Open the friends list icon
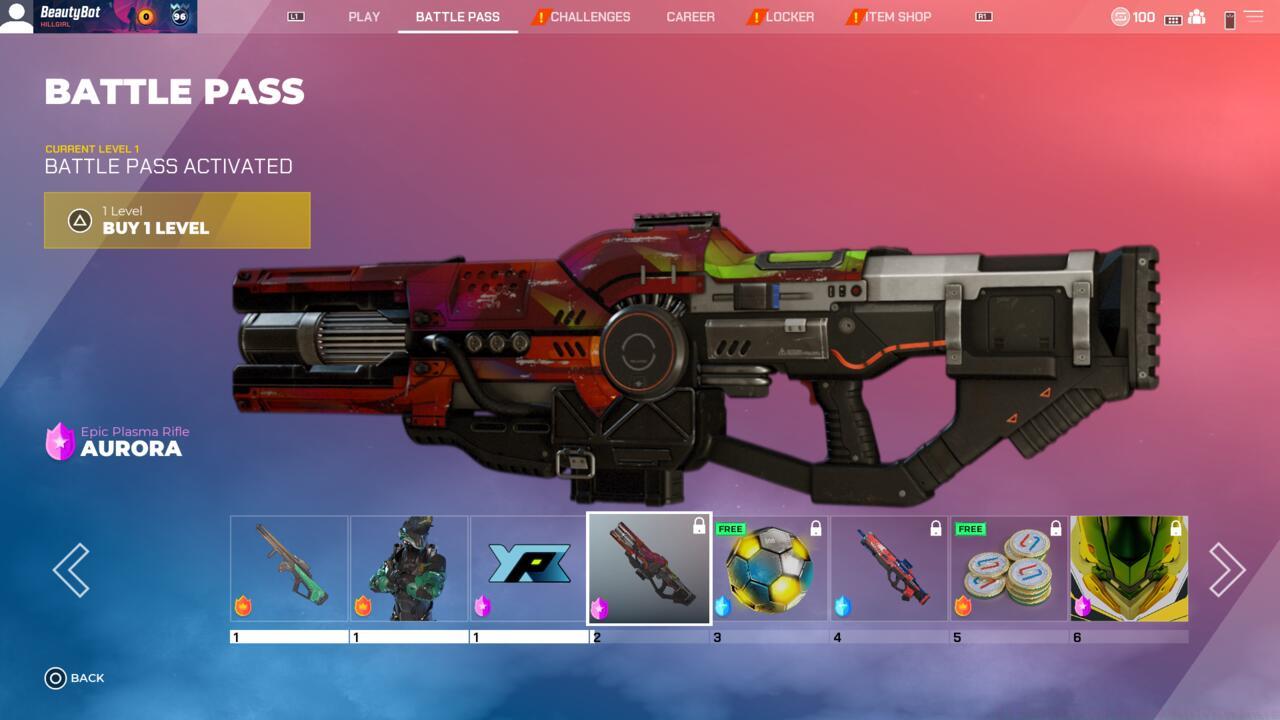This screenshot has width=1280, height=720. (1197, 17)
